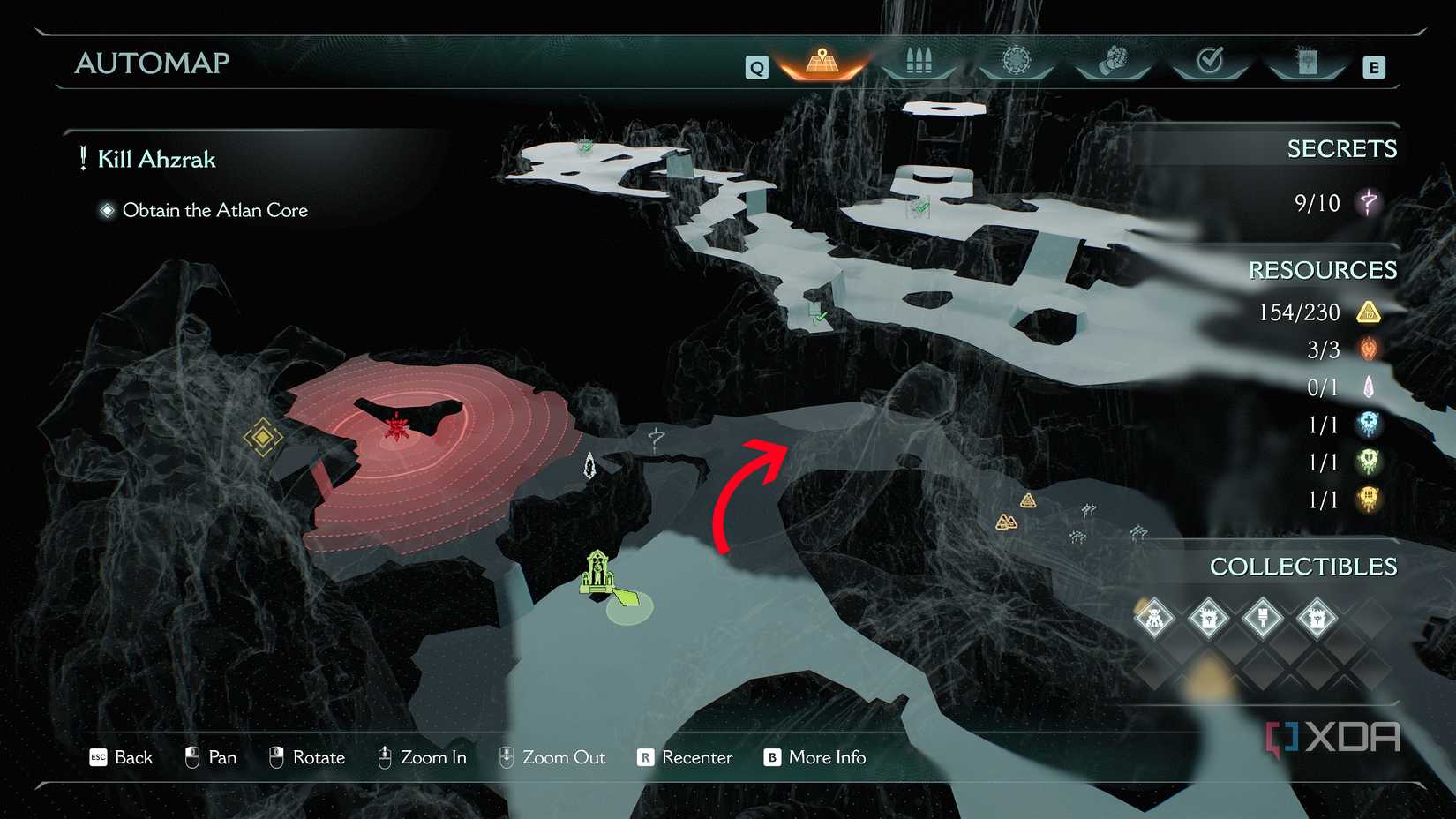The image size is (1456, 819).
Task: Select the demon figure collectible tile
Action: pos(1154,618)
